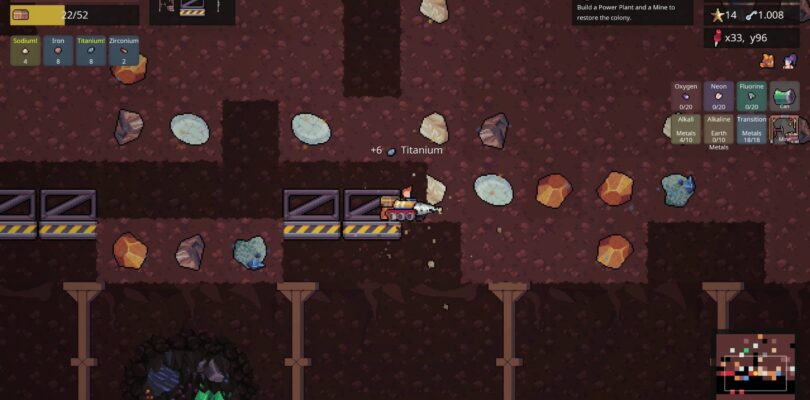This screenshot has height=400, width=810.
Task: Select the Mine building tile
Action: coord(789,129)
